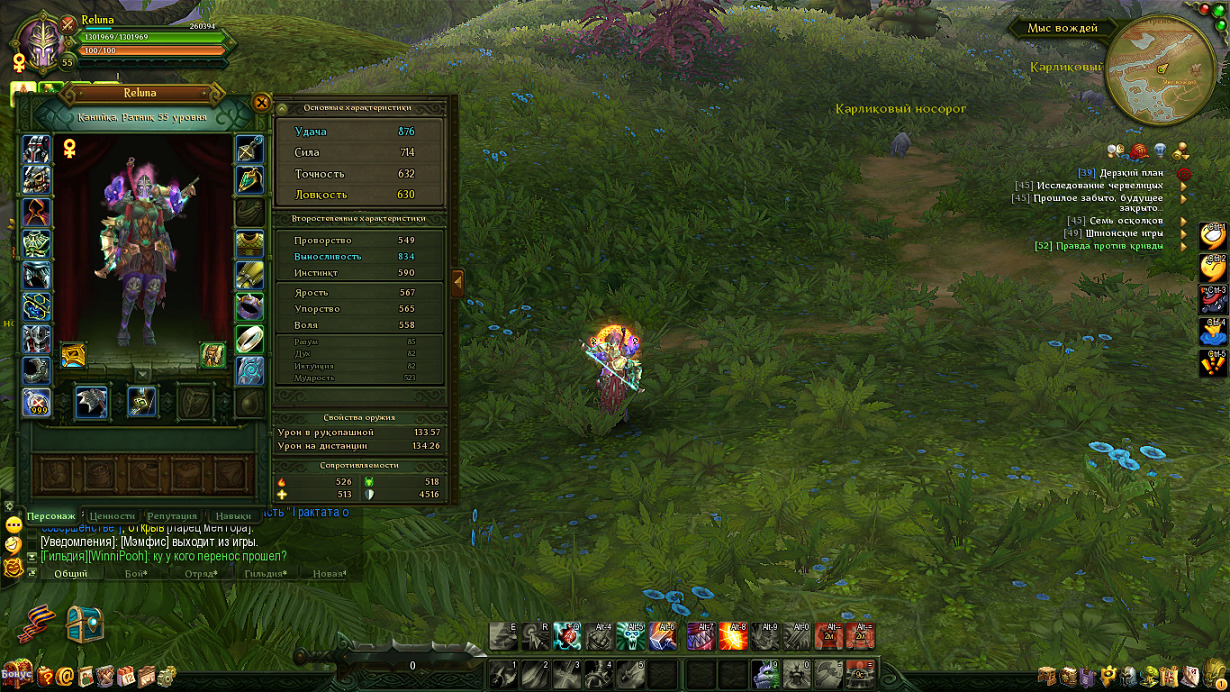
Task: Select quest Правда против кривды in tracker
Action: (1098, 246)
